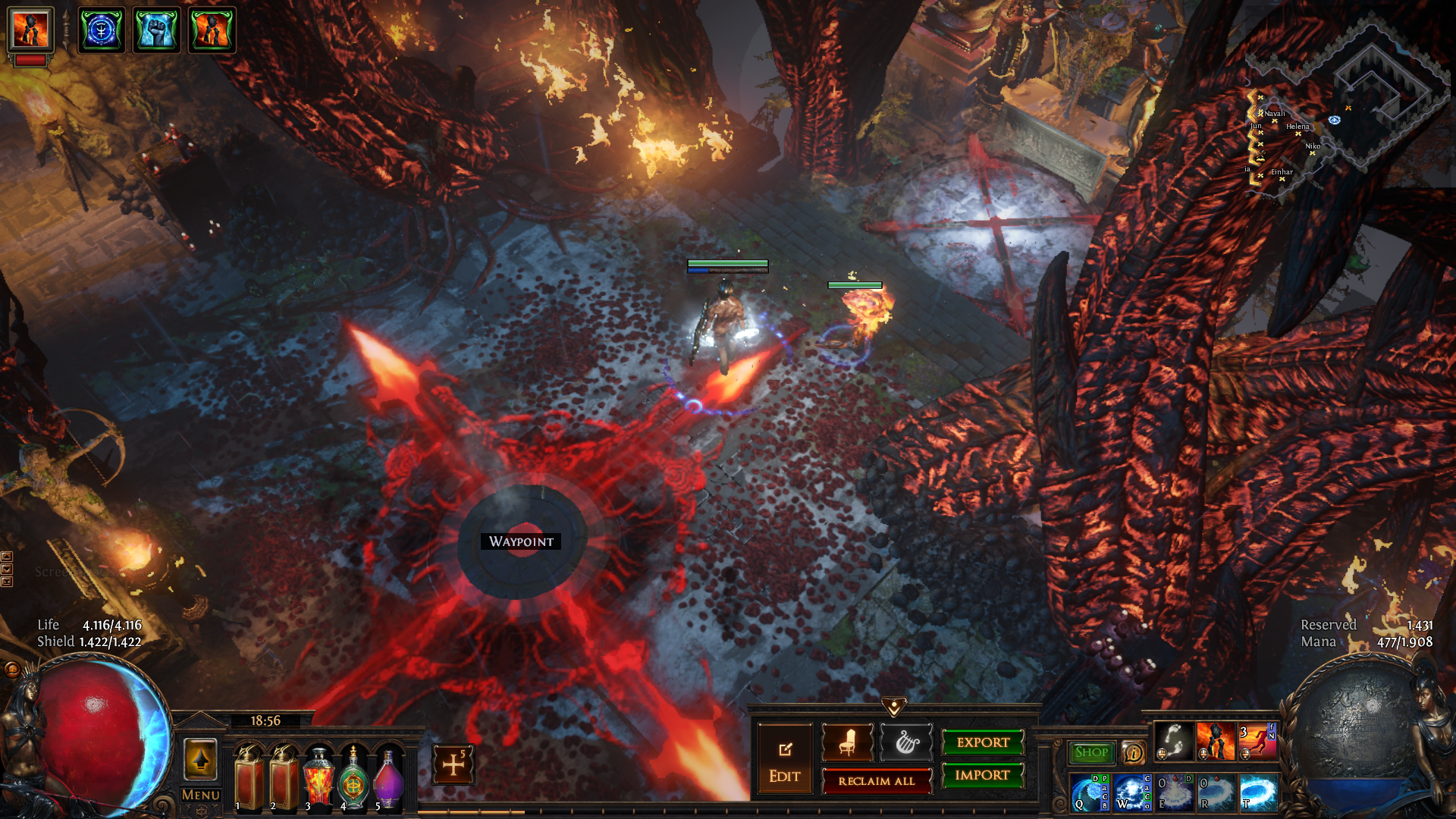Image resolution: width=1456 pixels, height=819 pixels.
Task: Collapse the hideout panel with the arrow tab
Action: pos(894,707)
